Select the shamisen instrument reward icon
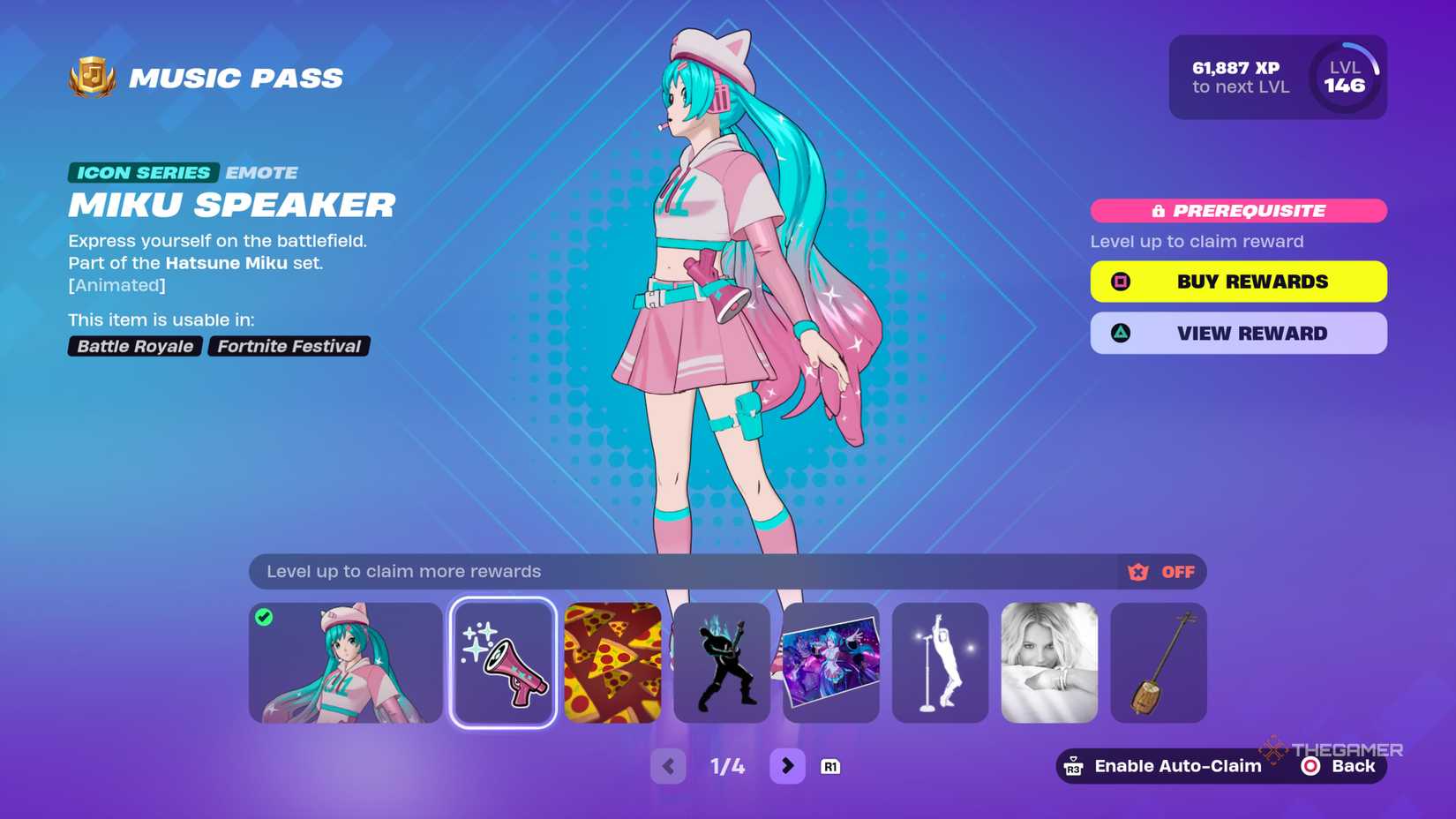This screenshot has height=819, width=1456. tap(1158, 662)
